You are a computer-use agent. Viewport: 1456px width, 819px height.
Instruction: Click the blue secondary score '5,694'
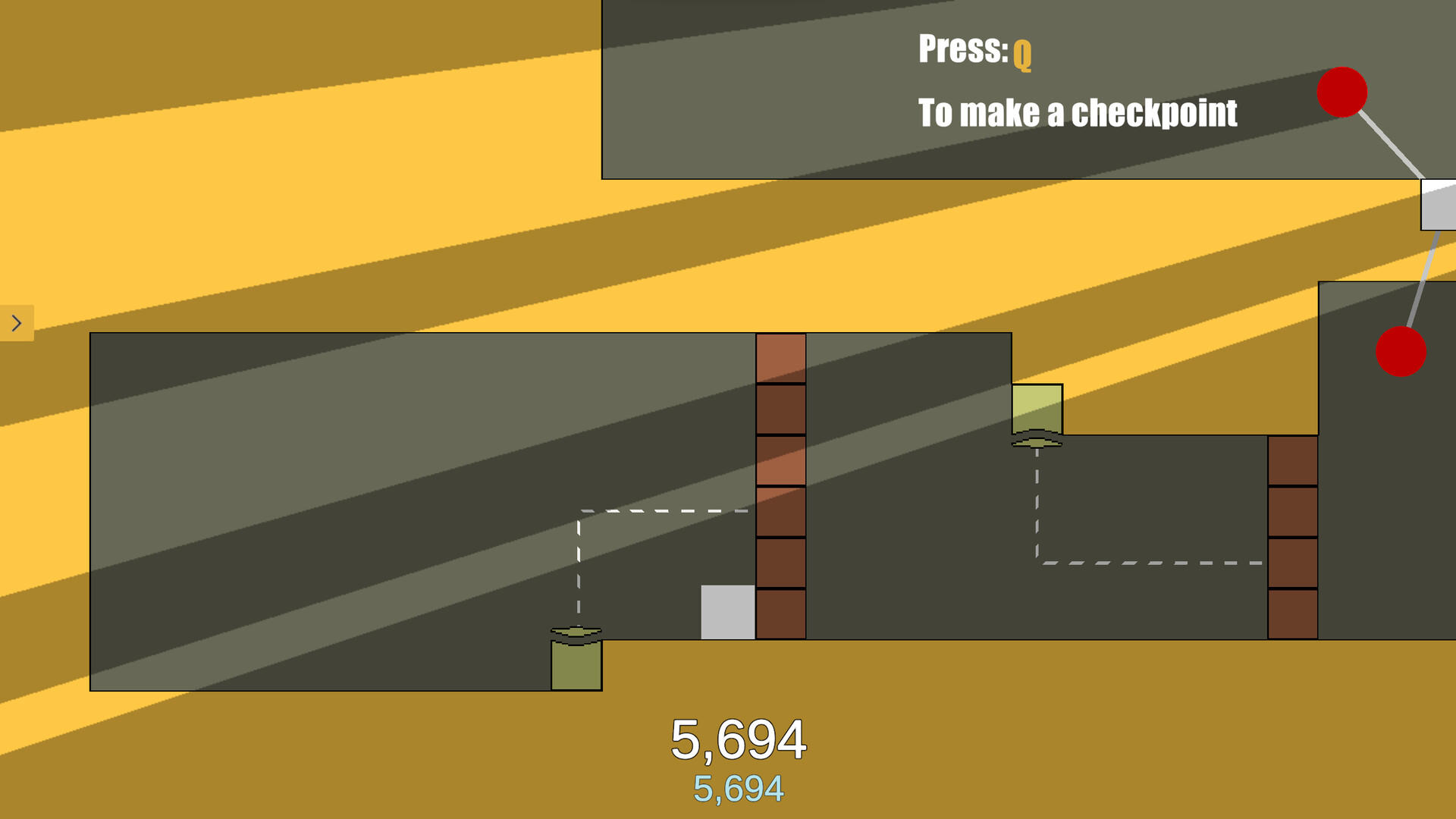point(739,787)
